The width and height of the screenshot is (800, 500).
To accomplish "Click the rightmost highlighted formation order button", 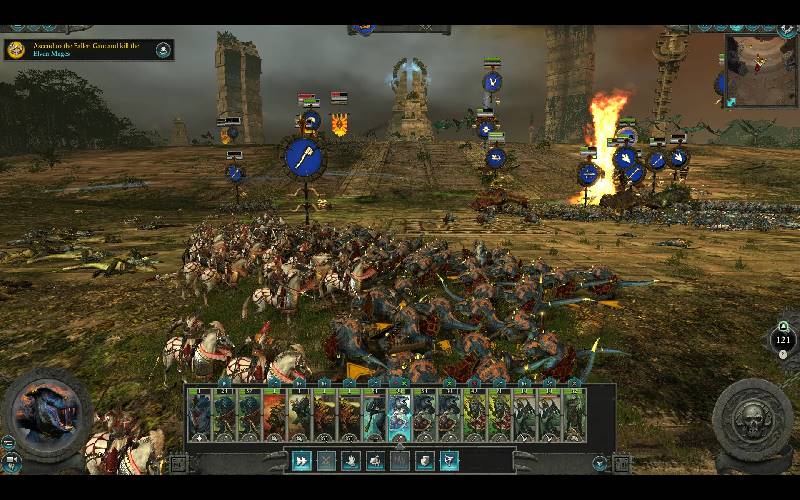I will coord(450,461).
